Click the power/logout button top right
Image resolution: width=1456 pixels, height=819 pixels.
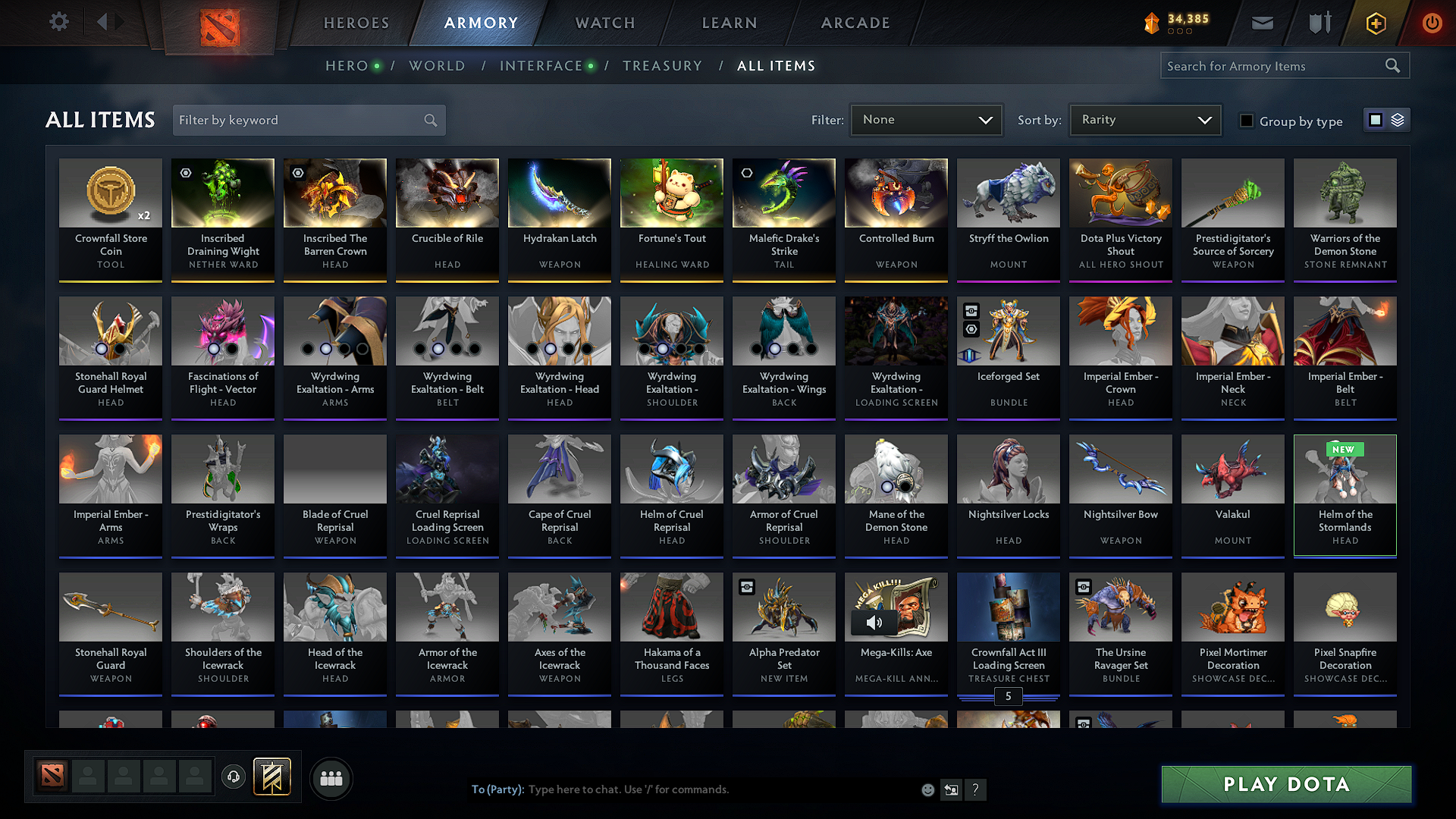click(x=1432, y=23)
